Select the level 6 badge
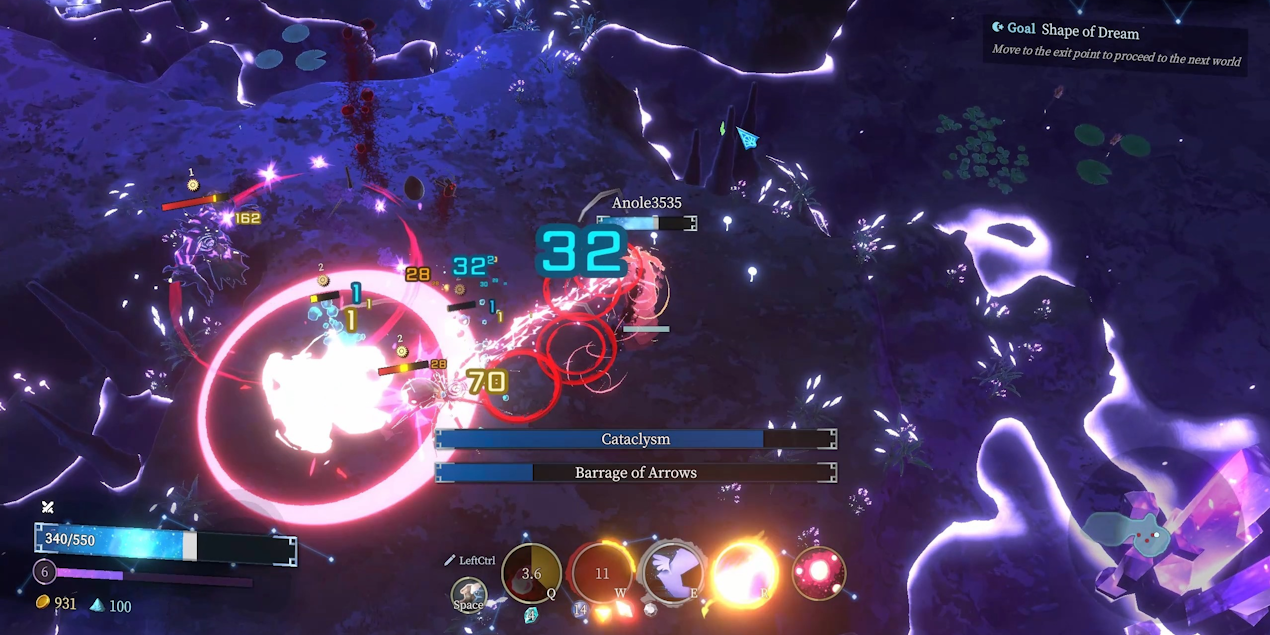Screen dimensions: 1270x635 [x=44, y=572]
